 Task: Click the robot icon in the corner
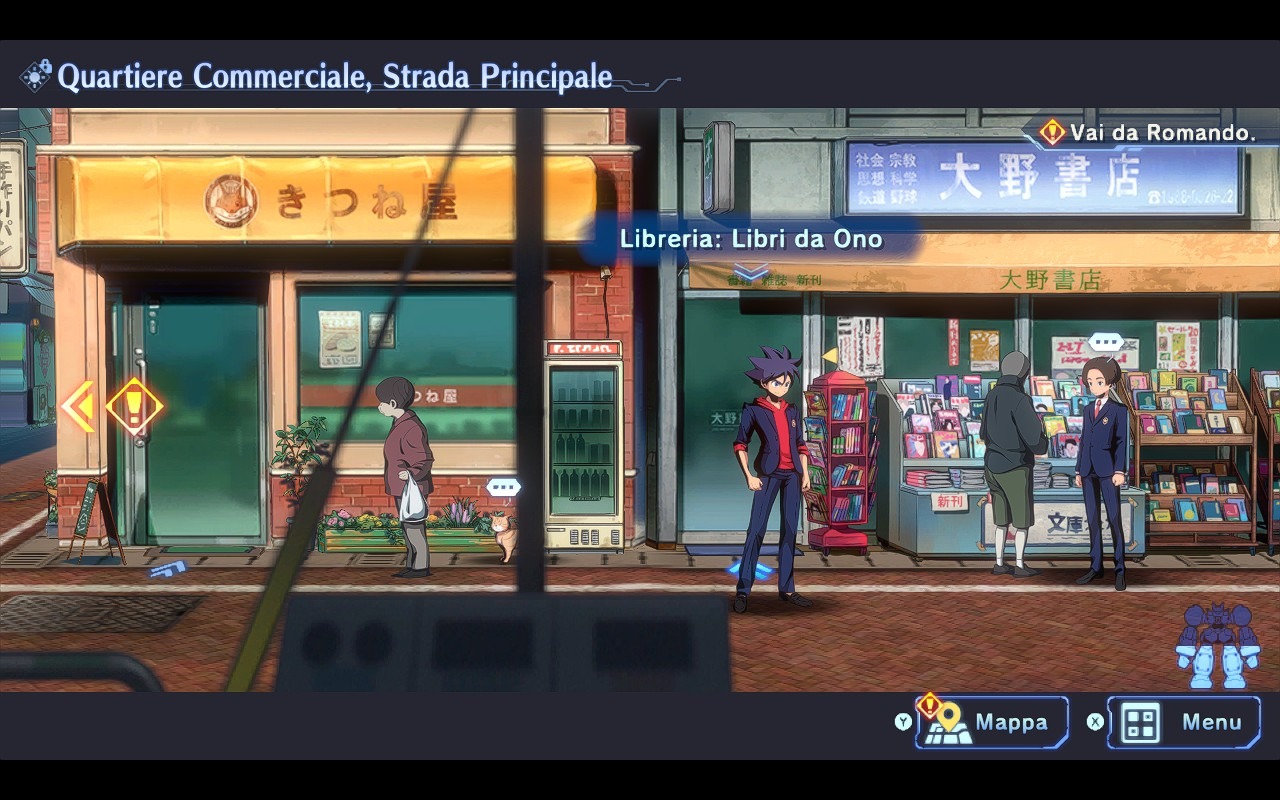[x=1216, y=645]
